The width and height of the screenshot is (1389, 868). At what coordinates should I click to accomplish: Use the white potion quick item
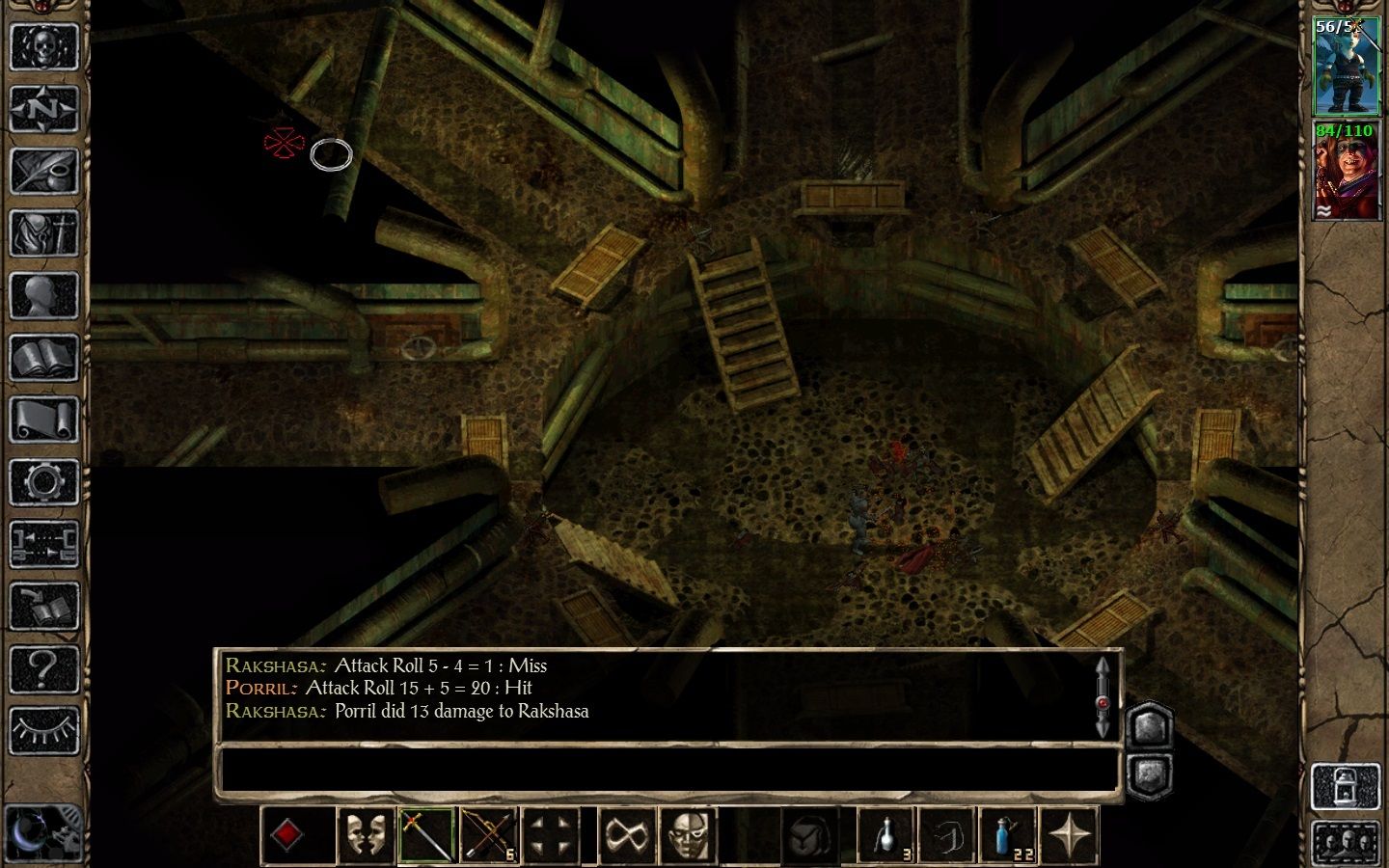tap(887, 835)
